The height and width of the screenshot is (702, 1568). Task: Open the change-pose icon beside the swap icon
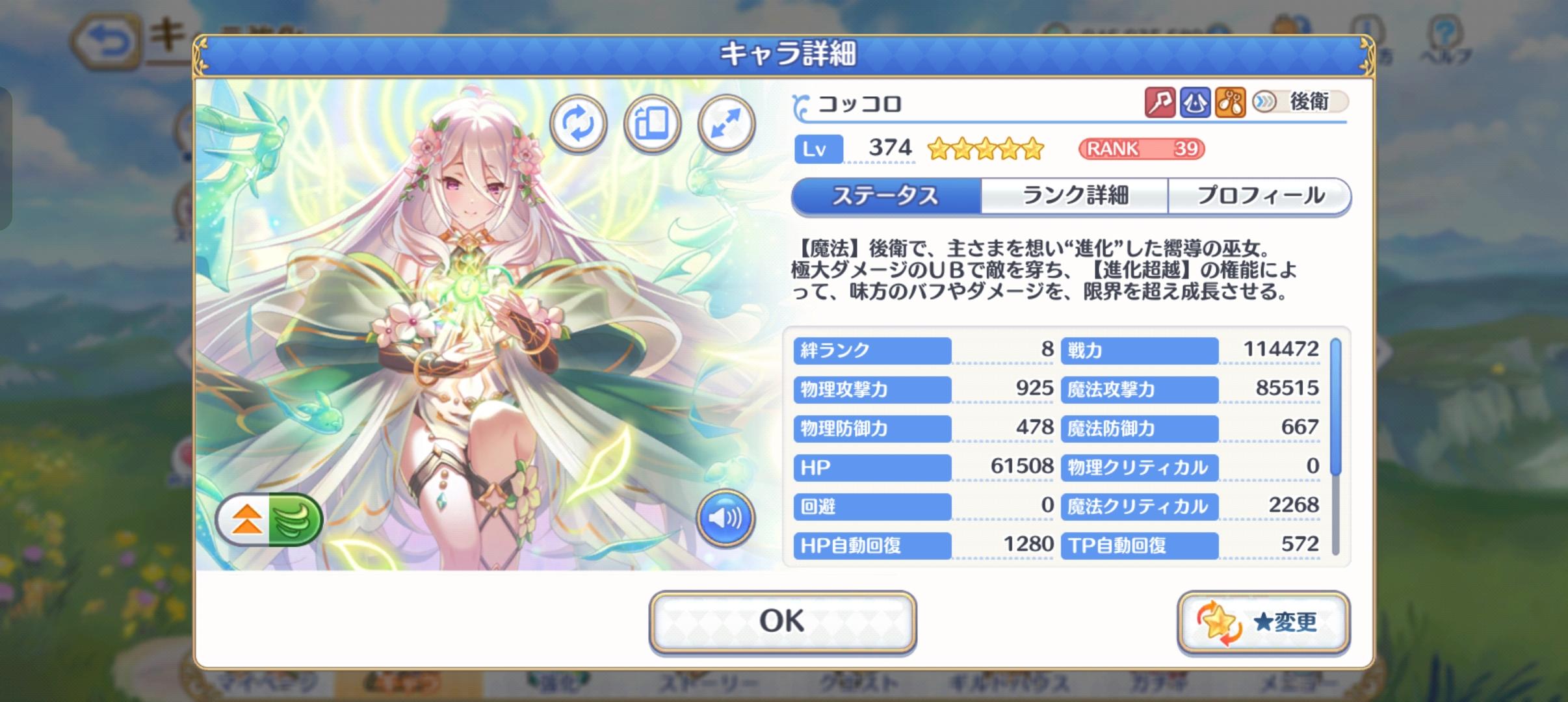[x=652, y=124]
